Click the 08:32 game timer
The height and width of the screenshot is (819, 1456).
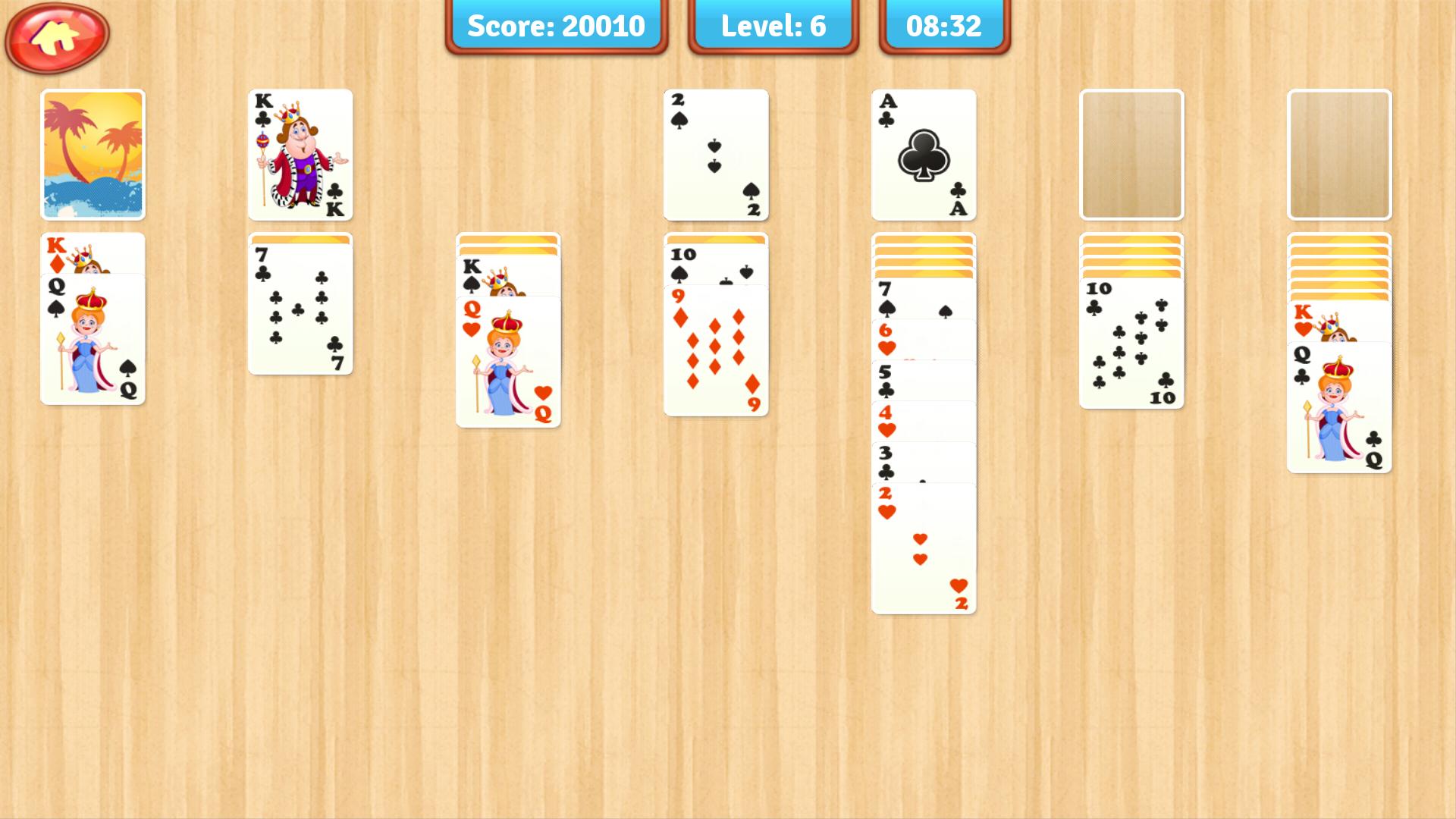[942, 27]
